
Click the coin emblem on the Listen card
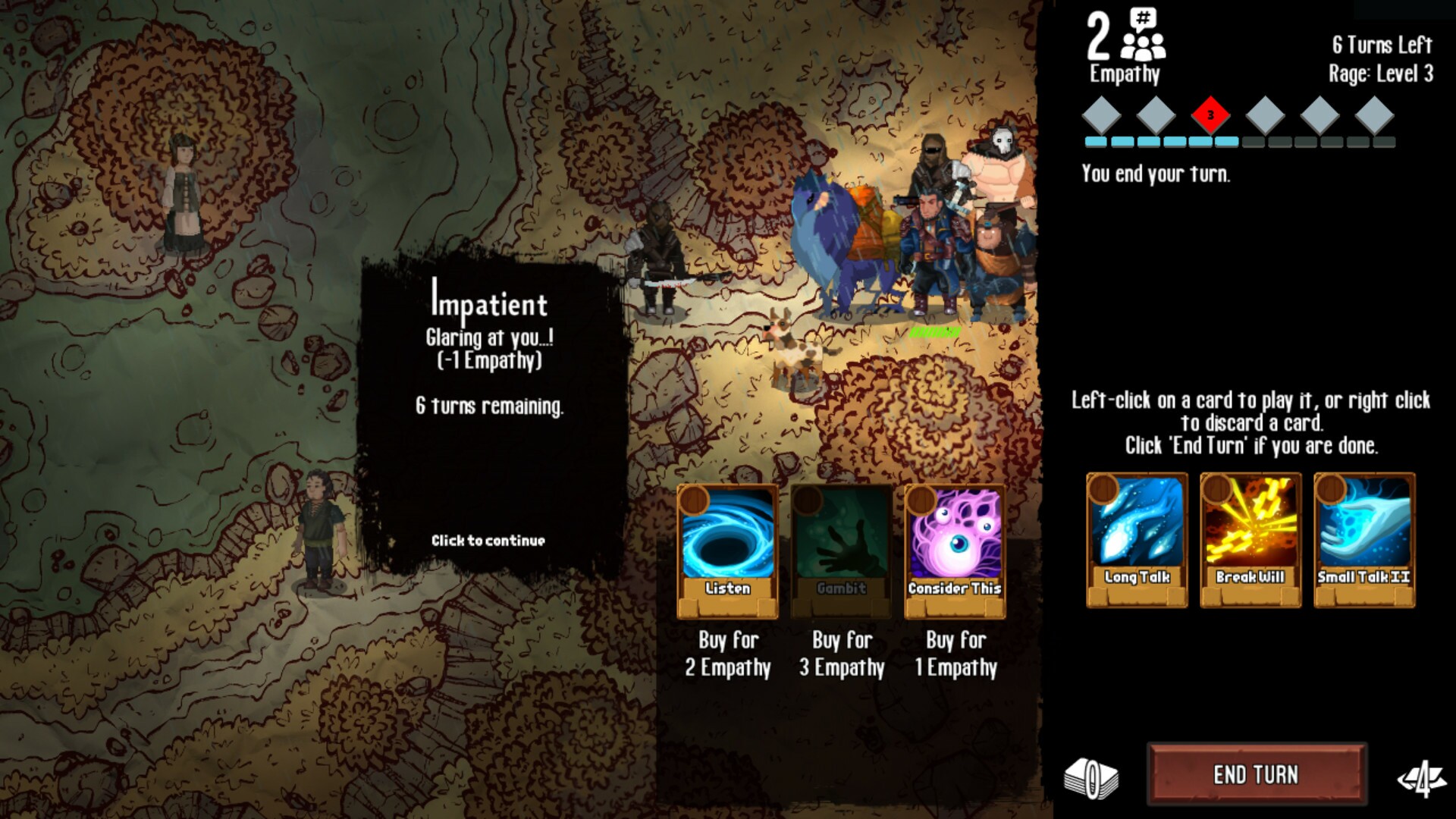click(x=695, y=500)
